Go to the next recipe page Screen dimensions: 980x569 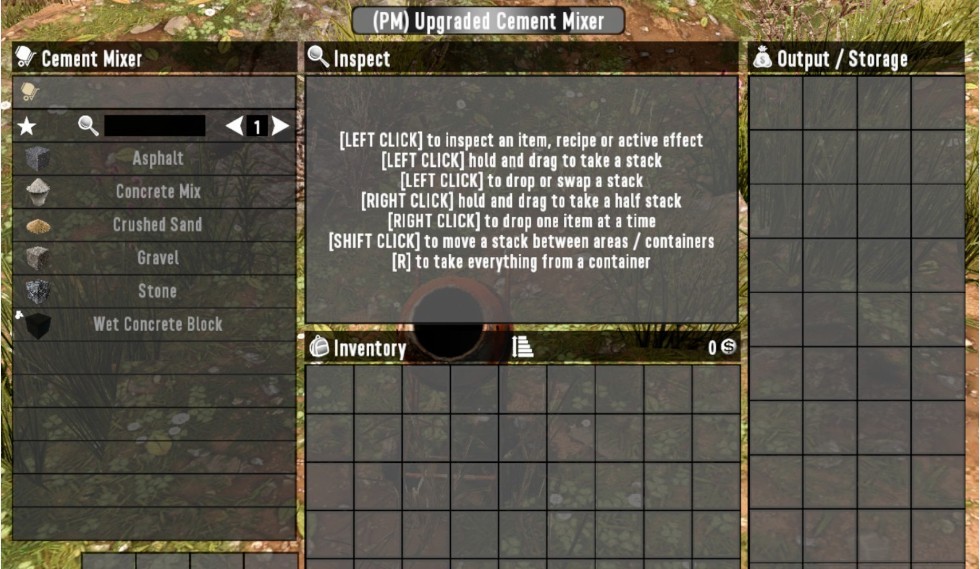pos(281,126)
